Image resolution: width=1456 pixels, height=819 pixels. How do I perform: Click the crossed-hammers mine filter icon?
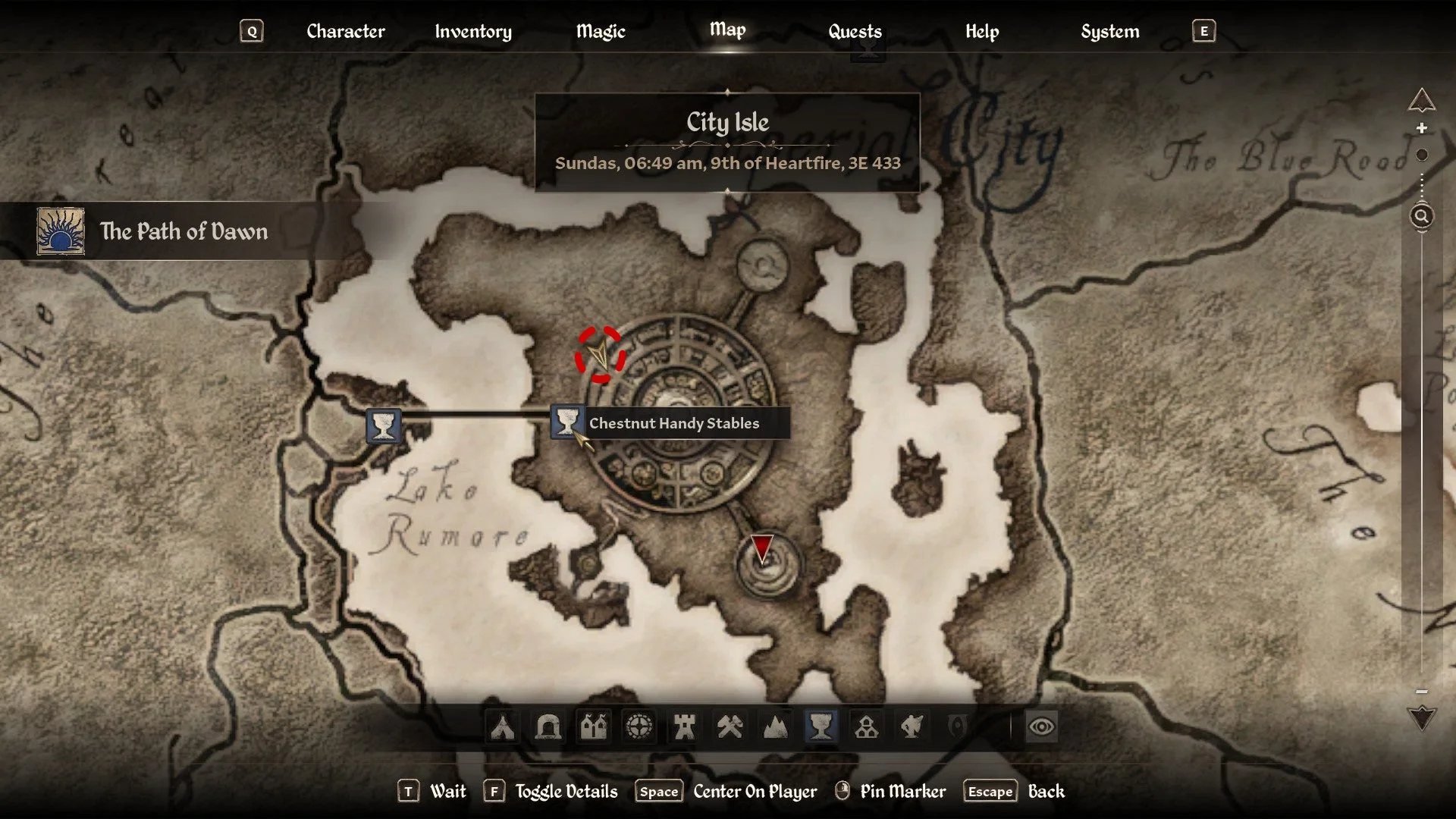pos(730,726)
